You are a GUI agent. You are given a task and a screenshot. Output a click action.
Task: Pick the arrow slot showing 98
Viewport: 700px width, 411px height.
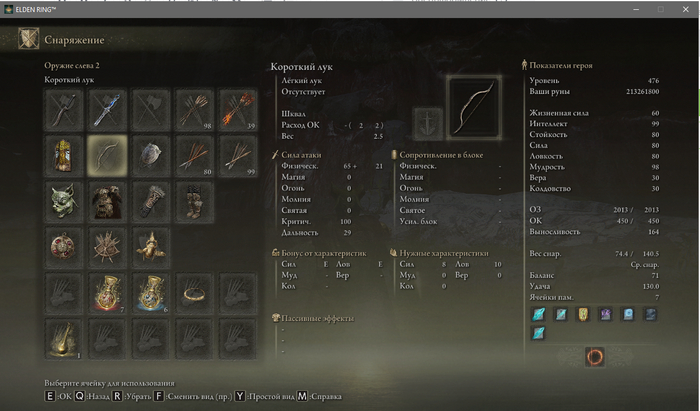pyautogui.click(x=194, y=107)
